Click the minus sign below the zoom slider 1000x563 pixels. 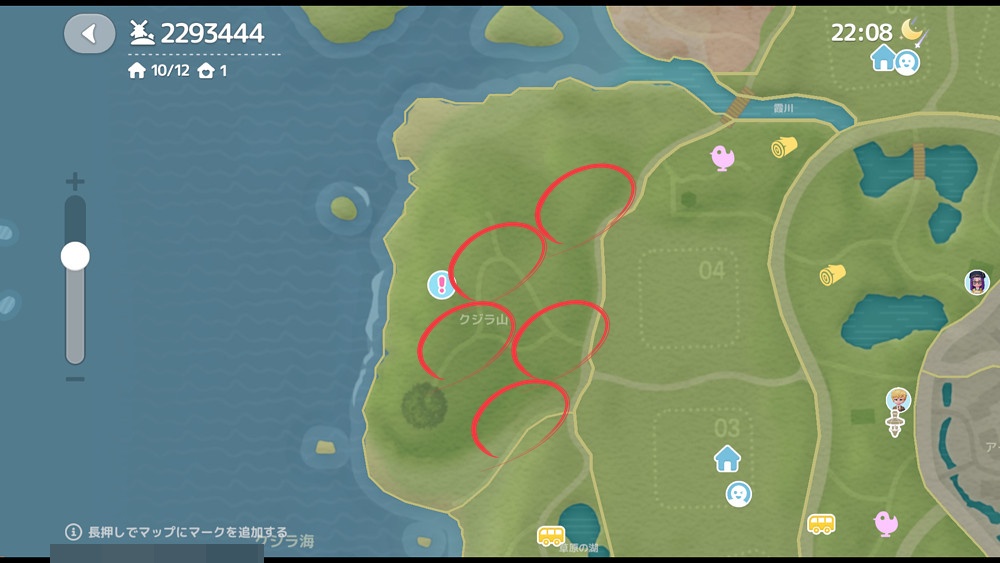tap(75, 379)
